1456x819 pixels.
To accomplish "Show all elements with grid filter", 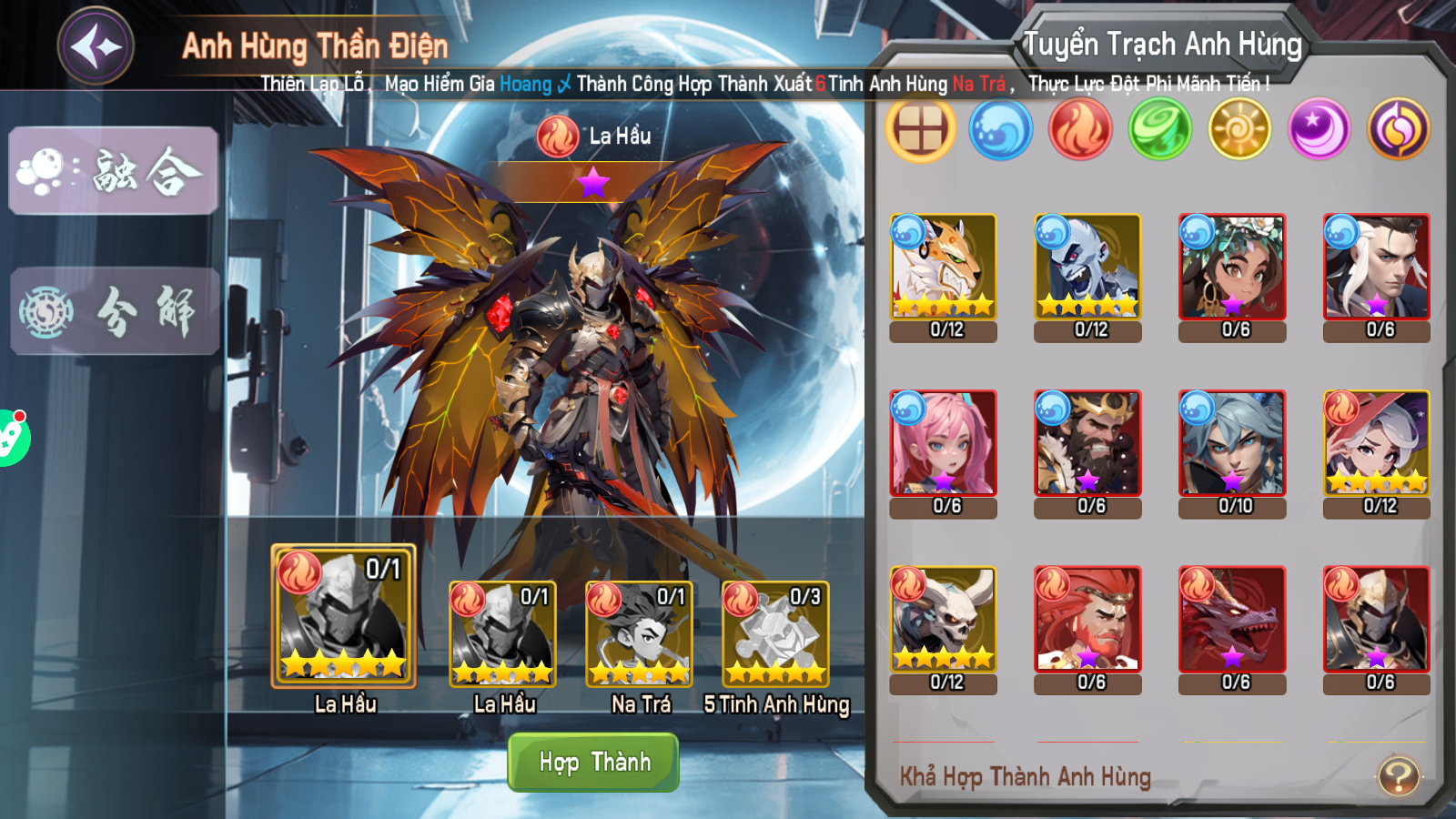I will click(920, 130).
